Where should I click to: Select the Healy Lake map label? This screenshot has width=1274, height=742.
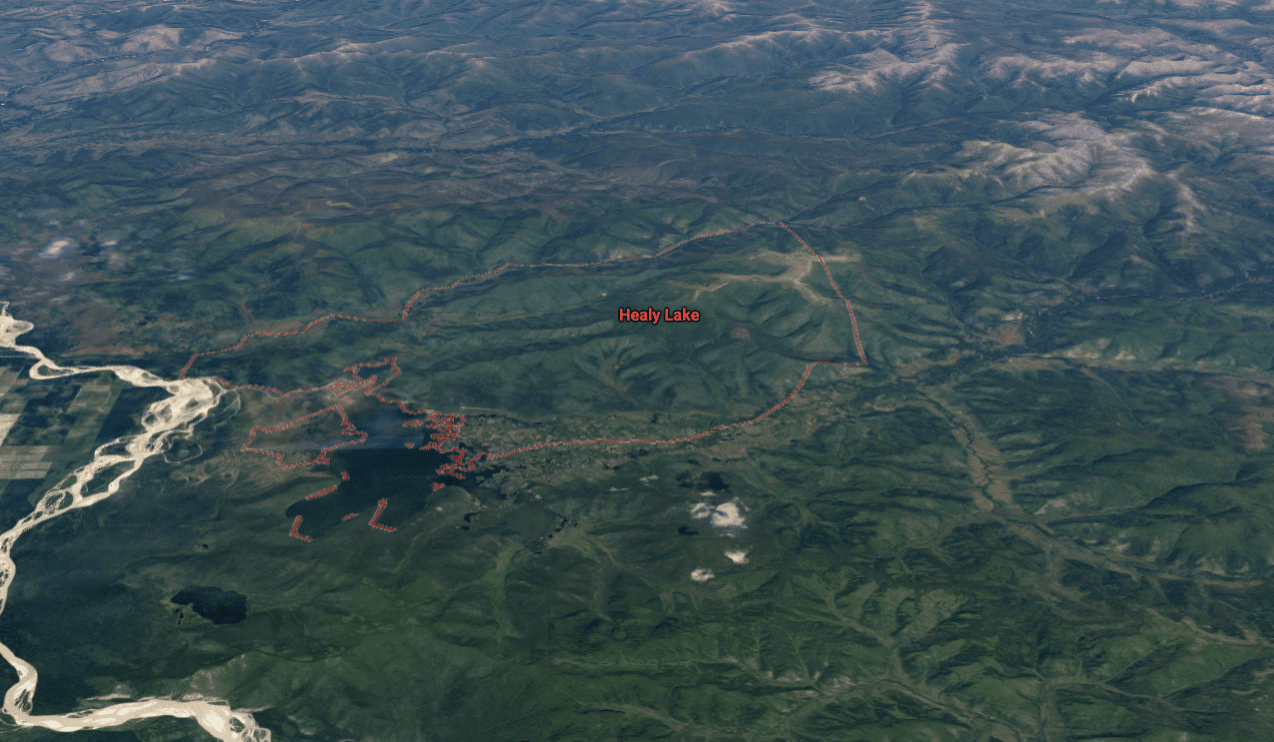tap(659, 315)
